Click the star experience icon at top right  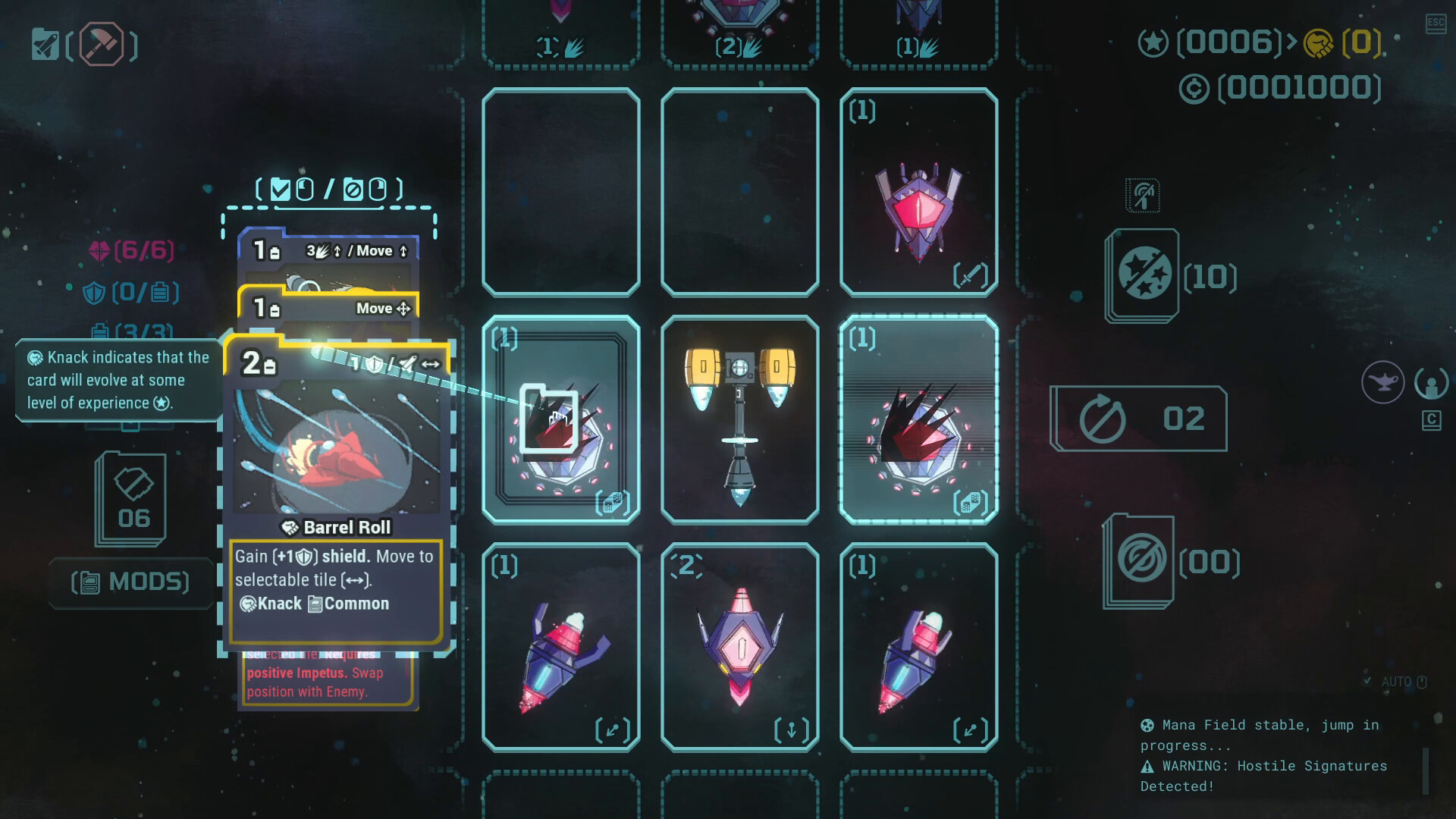pos(1153,44)
